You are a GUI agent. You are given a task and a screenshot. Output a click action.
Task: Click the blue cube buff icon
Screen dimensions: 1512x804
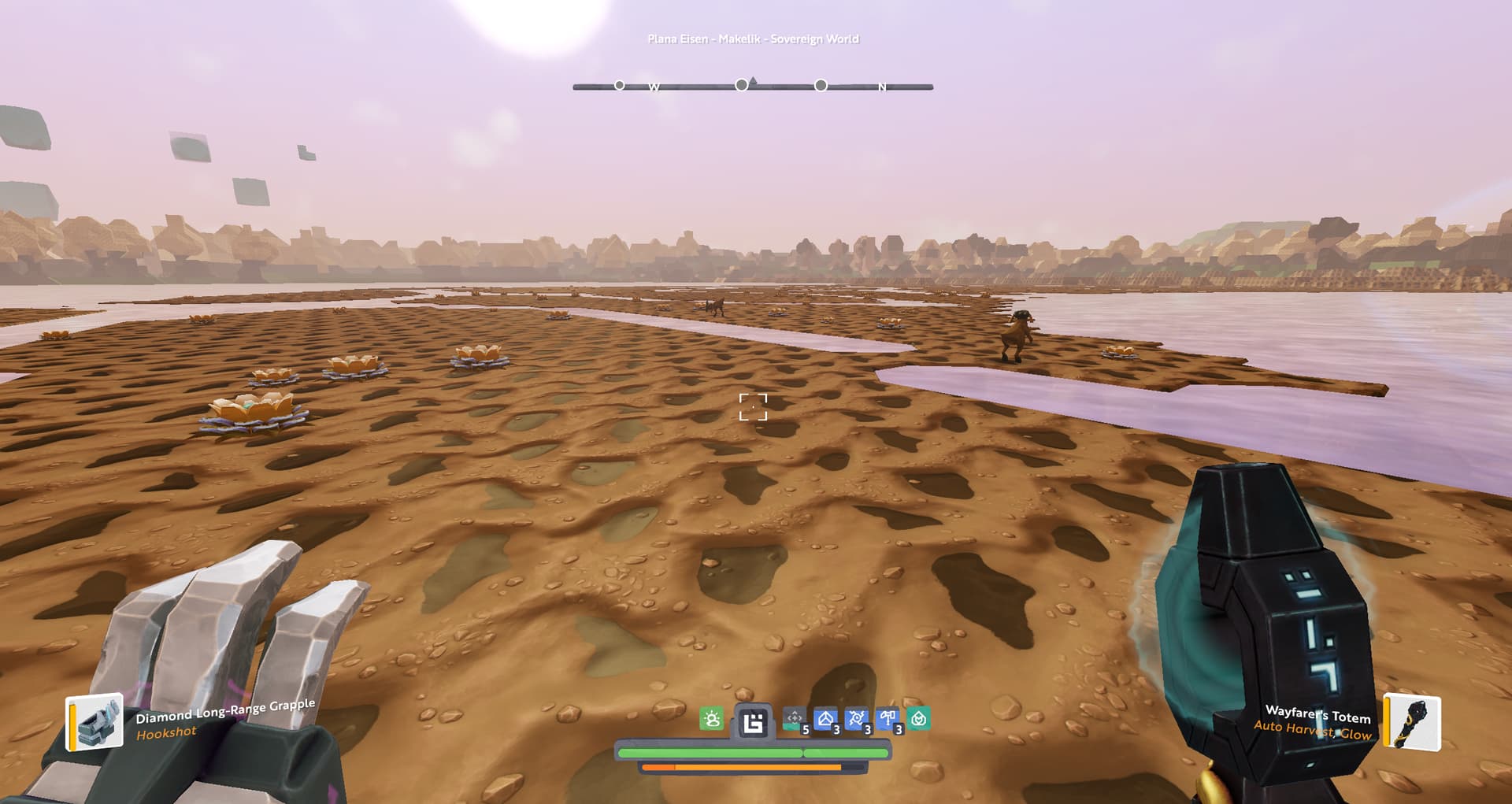pos(825,719)
